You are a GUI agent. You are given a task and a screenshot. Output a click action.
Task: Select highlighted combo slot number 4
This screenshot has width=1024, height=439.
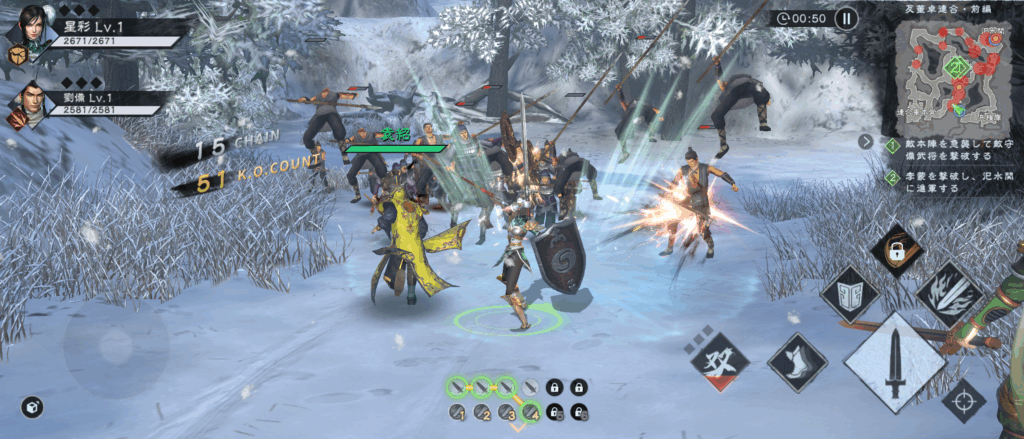coord(531,411)
